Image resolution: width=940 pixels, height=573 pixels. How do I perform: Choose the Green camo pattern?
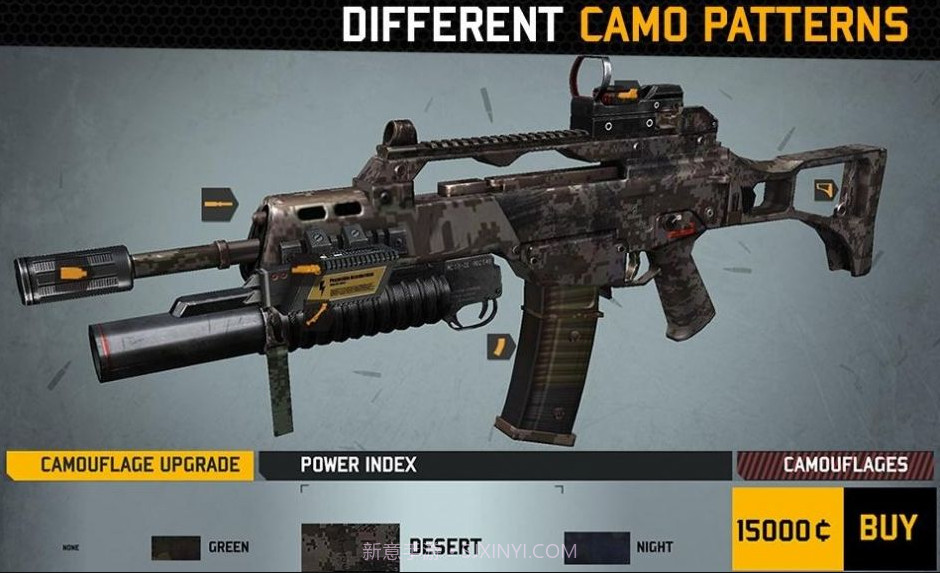coord(177,548)
